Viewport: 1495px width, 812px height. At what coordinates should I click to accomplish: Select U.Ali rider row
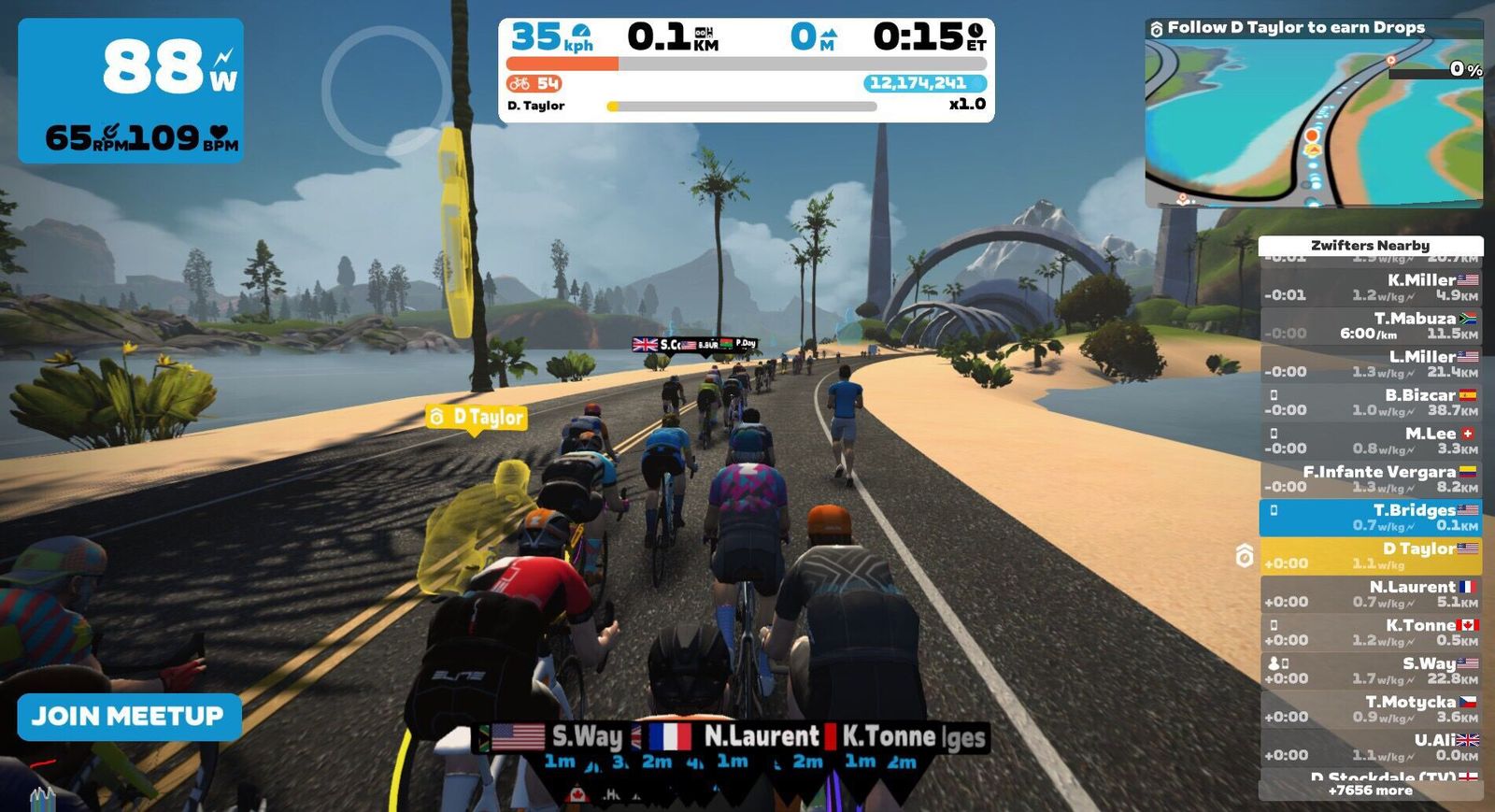coord(1370,747)
